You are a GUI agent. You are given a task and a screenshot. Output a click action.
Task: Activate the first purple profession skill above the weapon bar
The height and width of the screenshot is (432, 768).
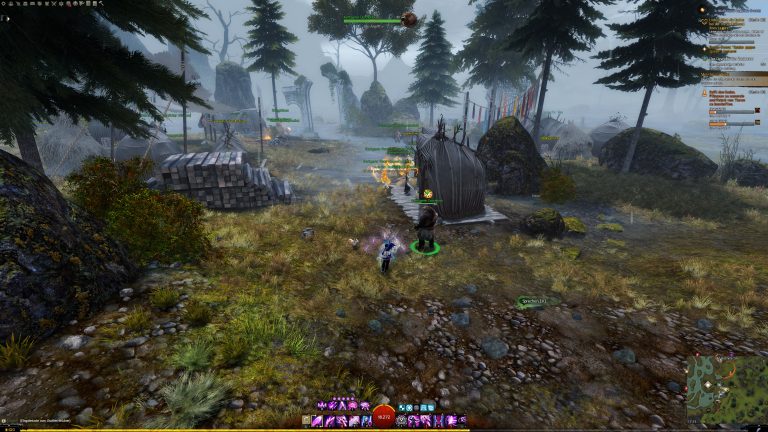322,405
